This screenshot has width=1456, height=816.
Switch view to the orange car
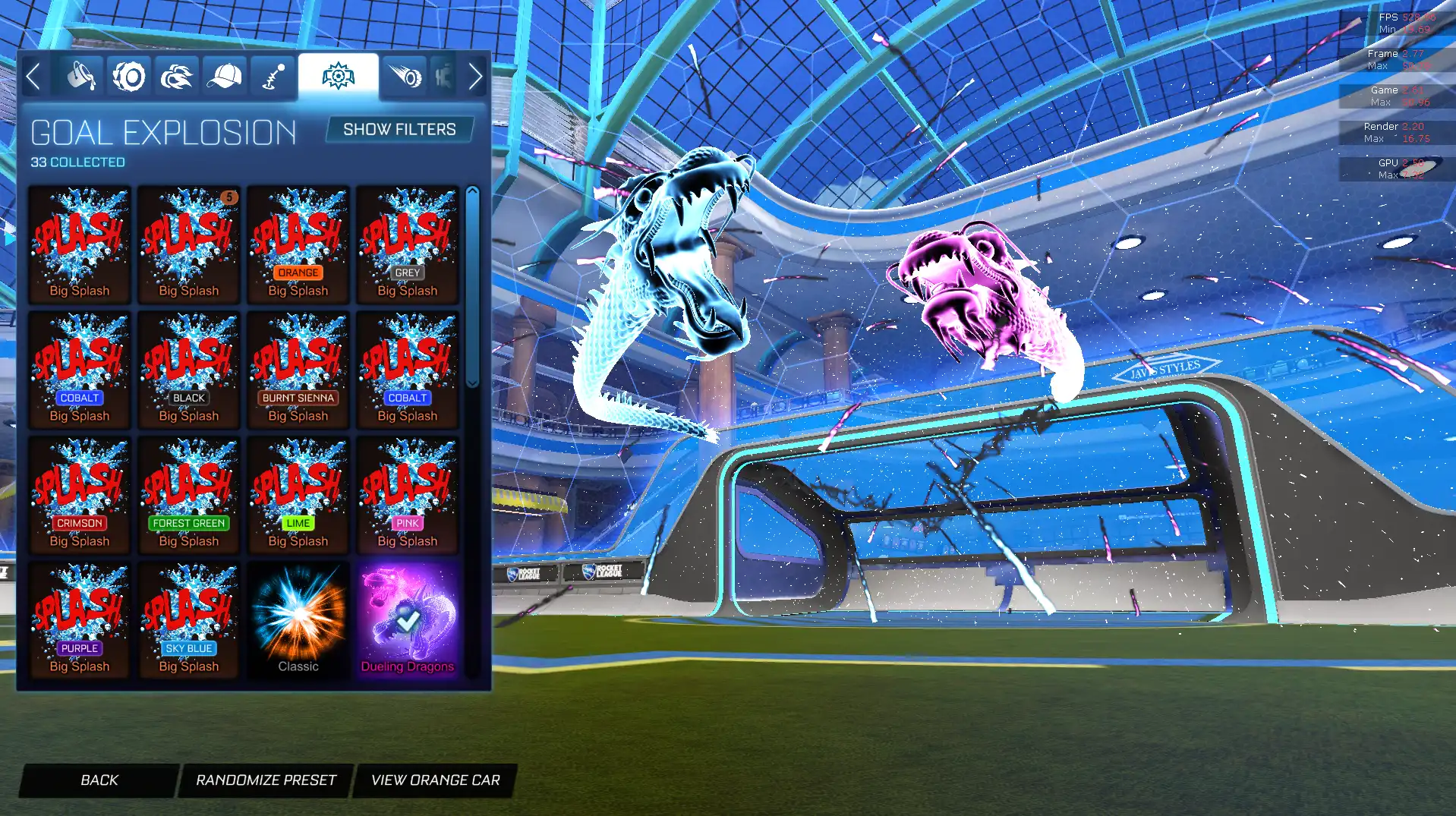[x=435, y=780]
